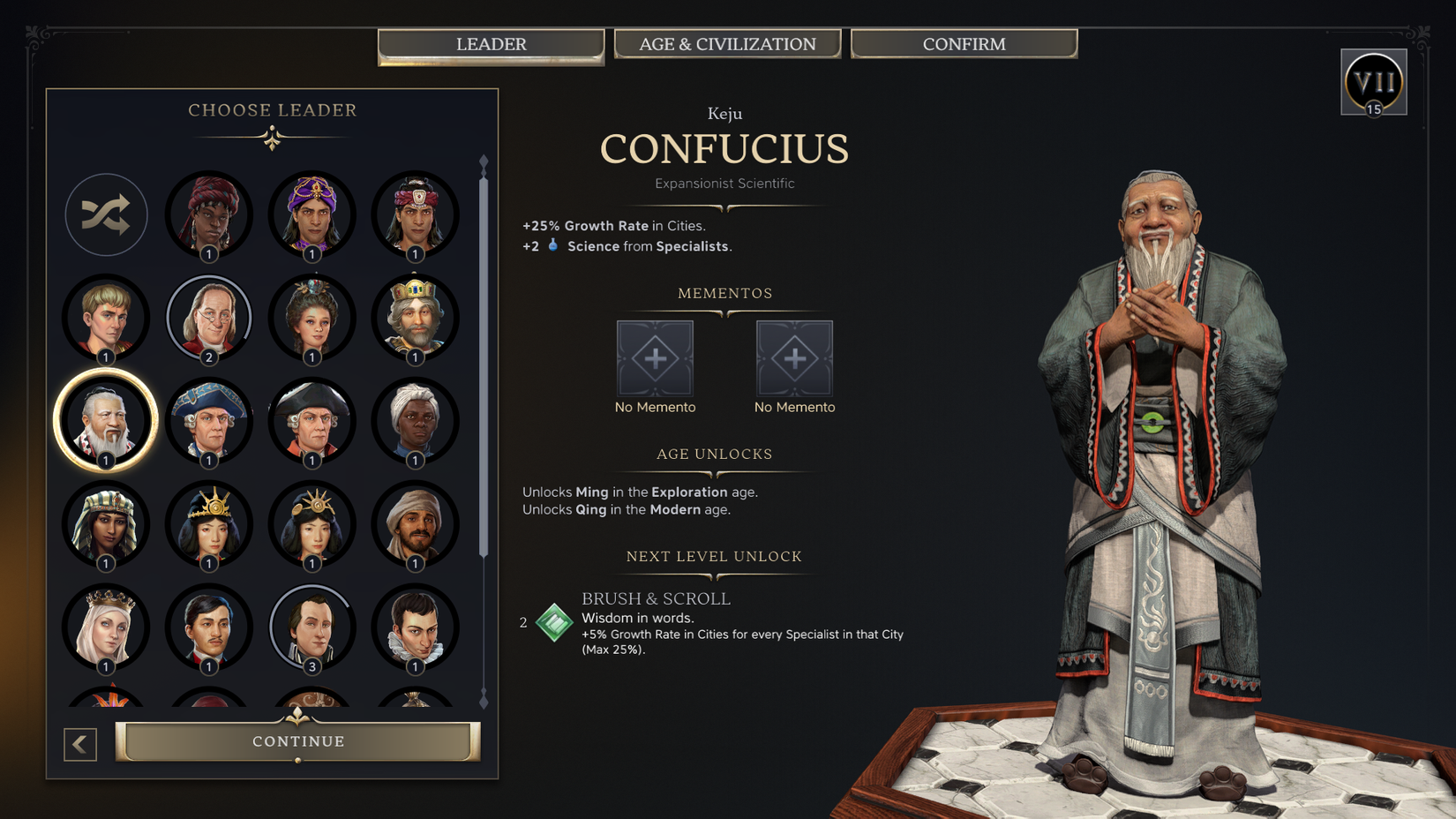Viewport: 1456px width, 819px height.
Task: Click the back arrow button
Action: (x=79, y=744)
